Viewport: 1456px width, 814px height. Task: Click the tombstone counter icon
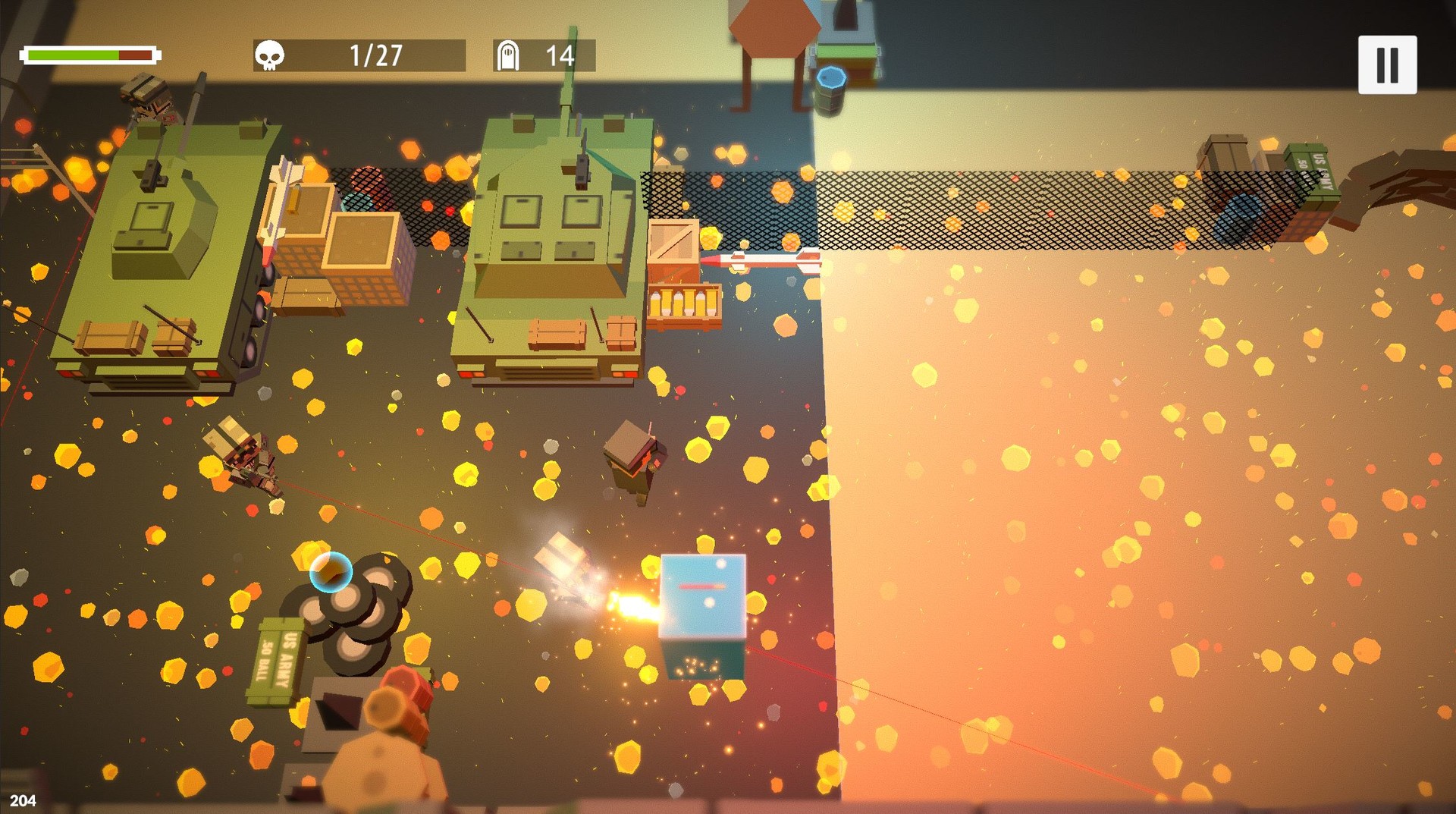point(510,55)
